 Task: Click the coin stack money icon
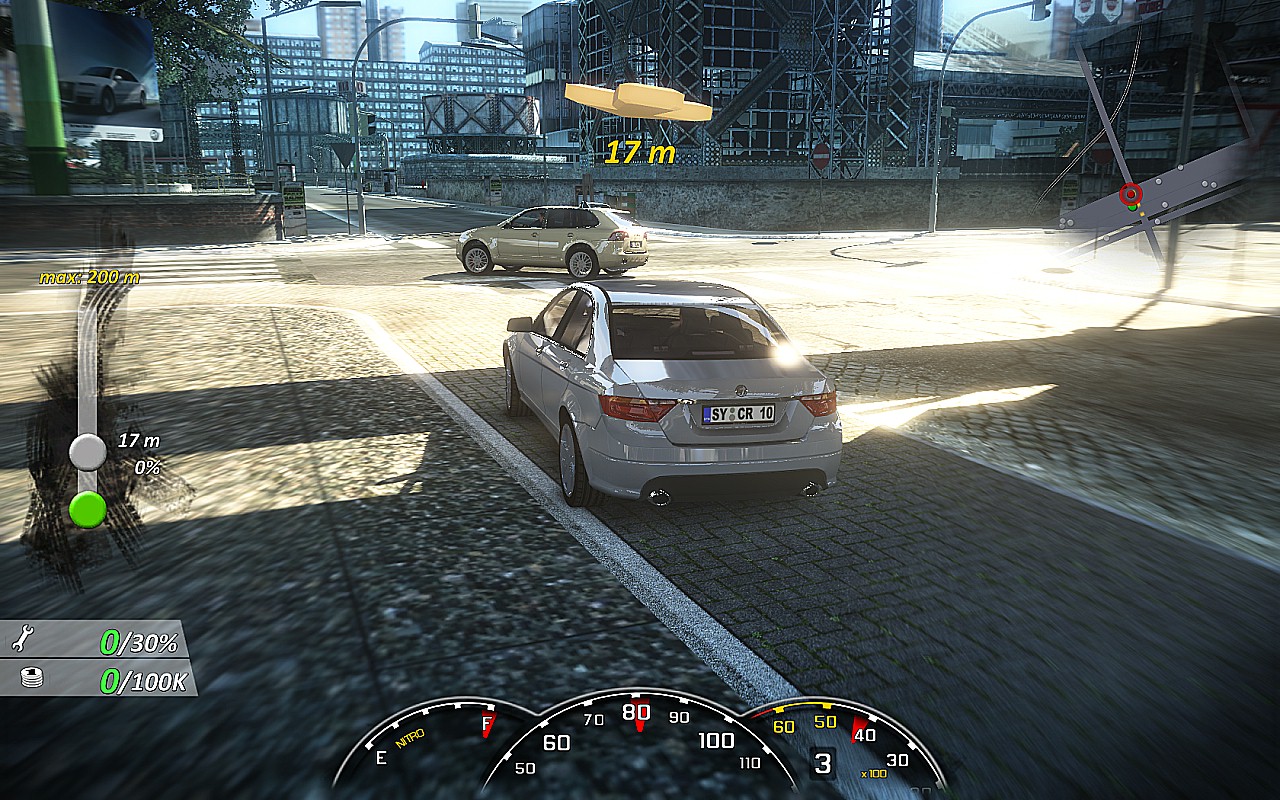click(x=32, y=679)
